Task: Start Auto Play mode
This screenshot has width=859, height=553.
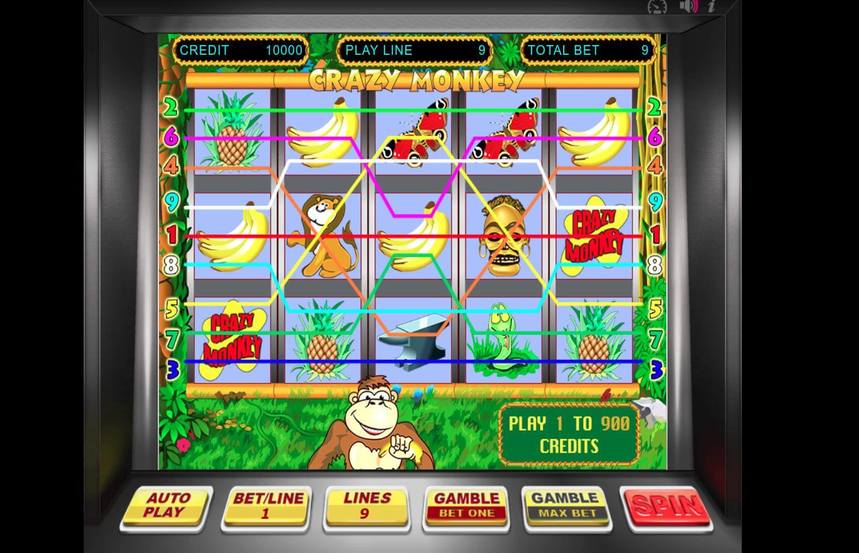Action: click(x=167, y=507)
